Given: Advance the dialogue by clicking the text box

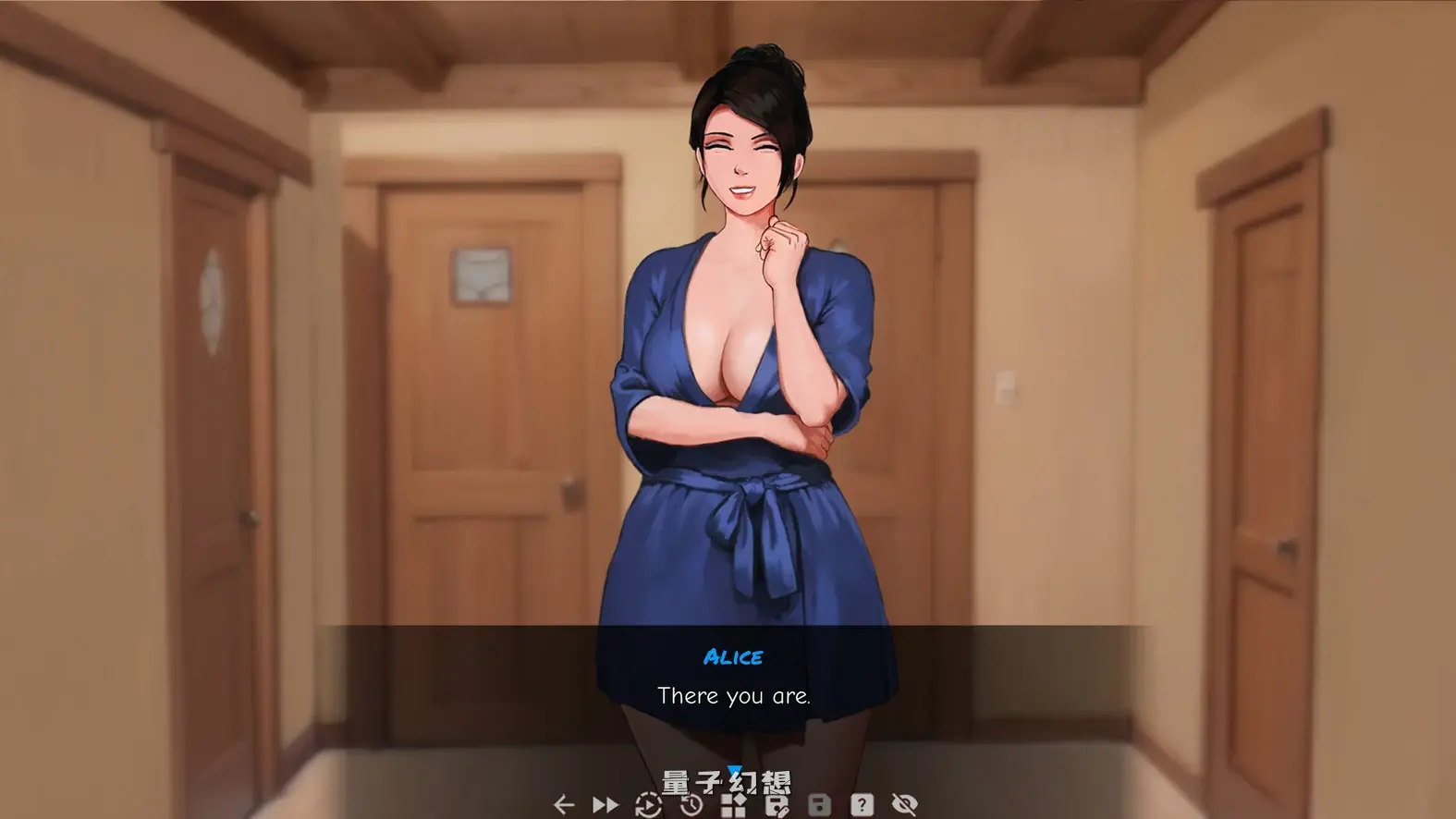Looking at the screenshot, I should 735,695.
